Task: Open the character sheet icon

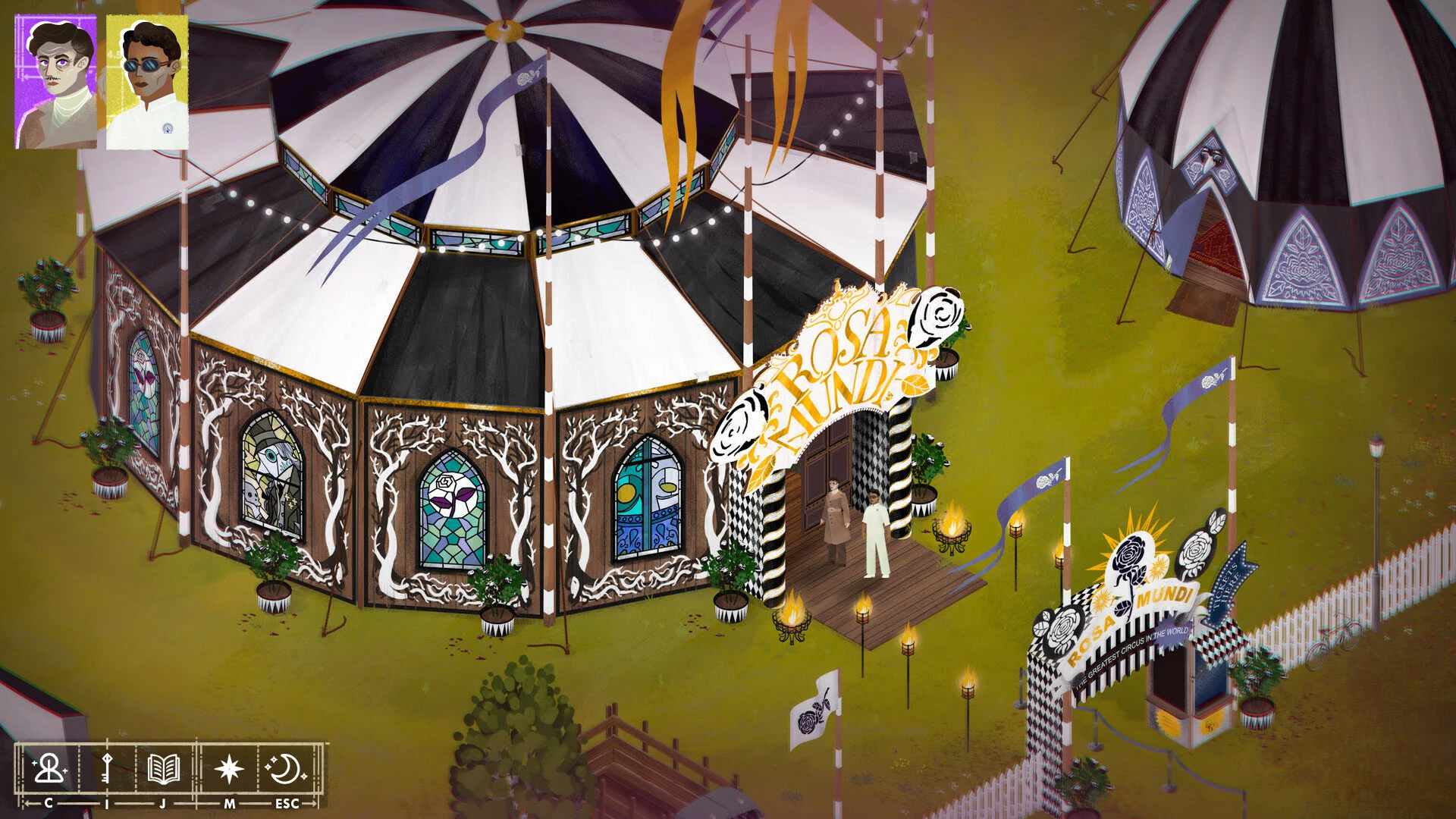Action: [x=49, y=769]
